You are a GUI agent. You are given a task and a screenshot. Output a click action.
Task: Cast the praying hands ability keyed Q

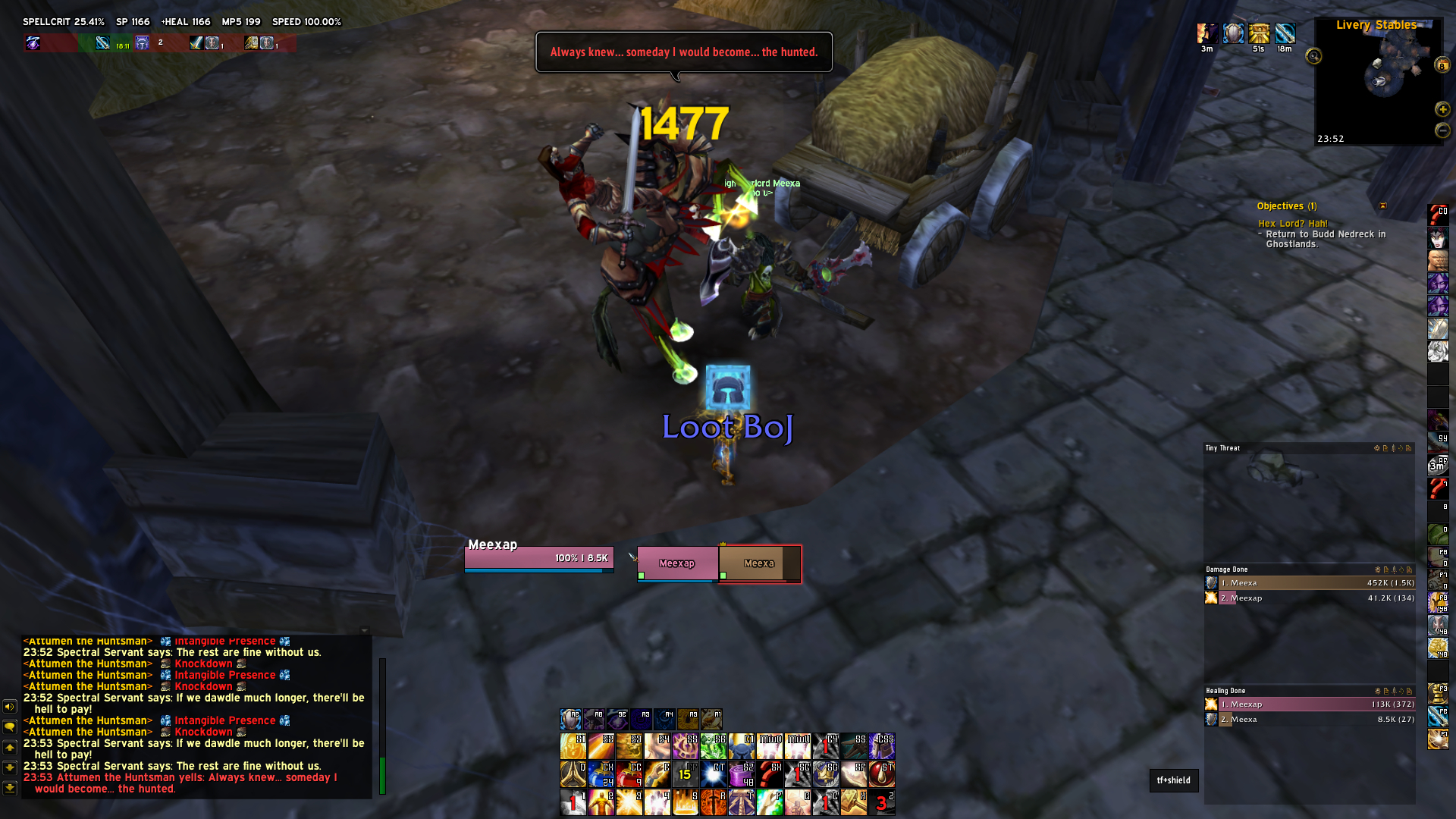[573, 774]
